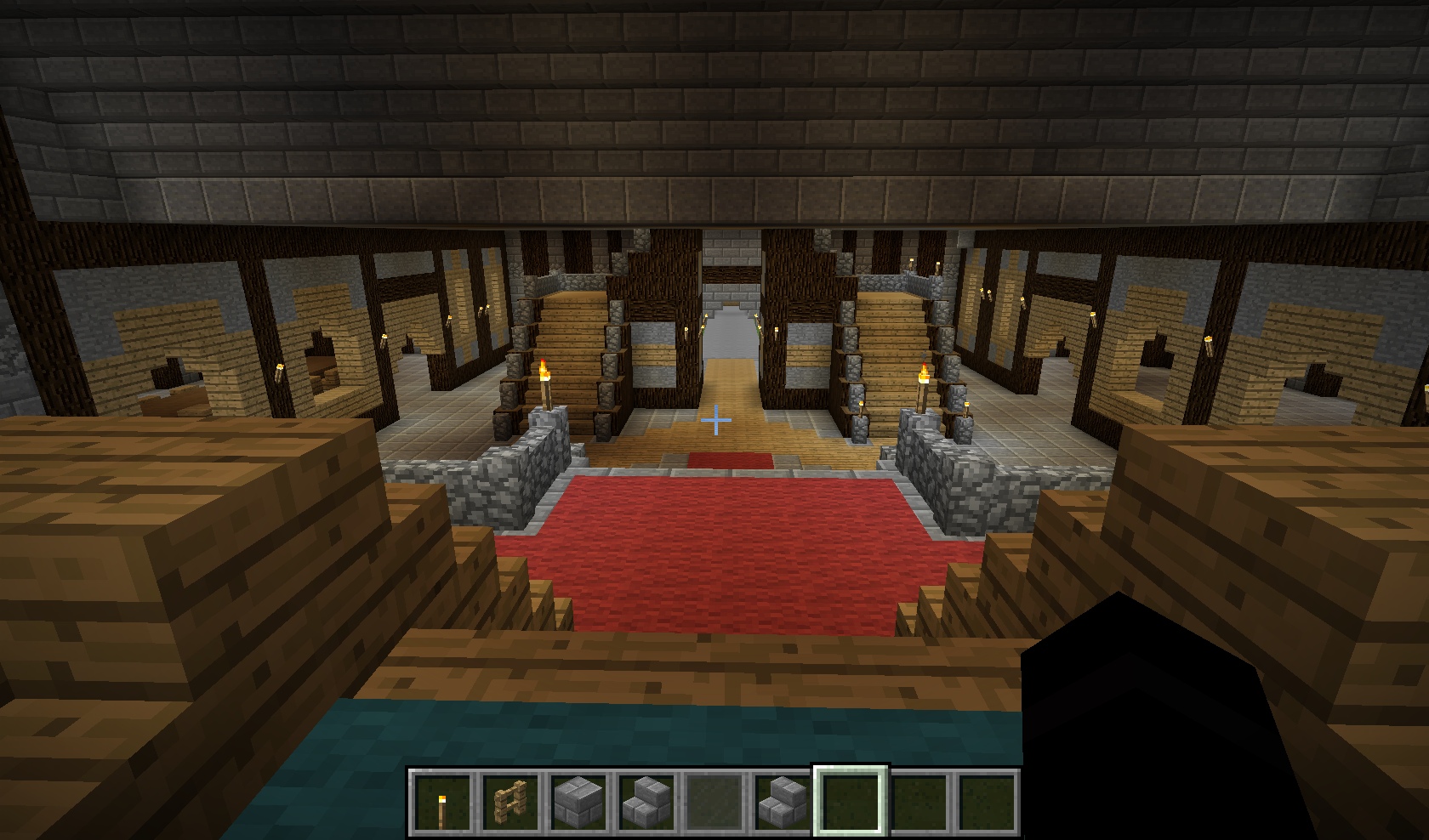The image size is (1429, 840).
Task: Click the currently highlighted empty hotbar slot
Action: click(x=851, y=802)
